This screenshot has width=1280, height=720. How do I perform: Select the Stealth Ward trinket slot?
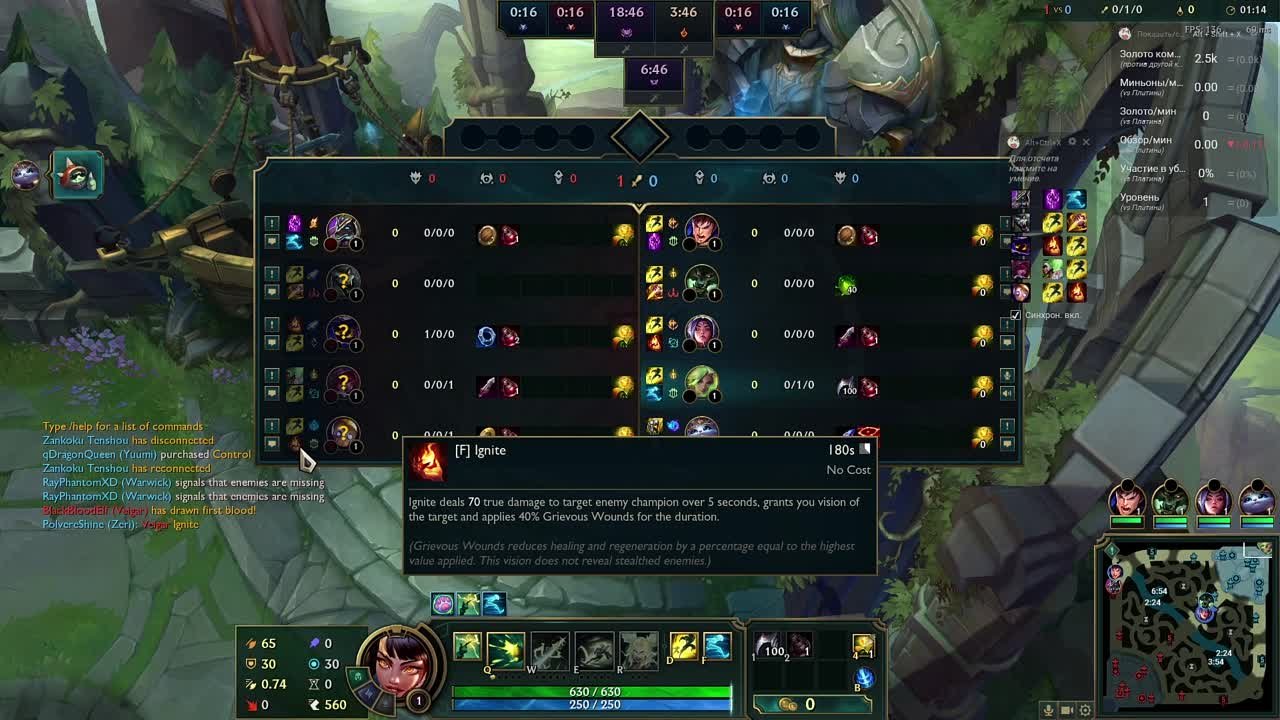(862, 647)
